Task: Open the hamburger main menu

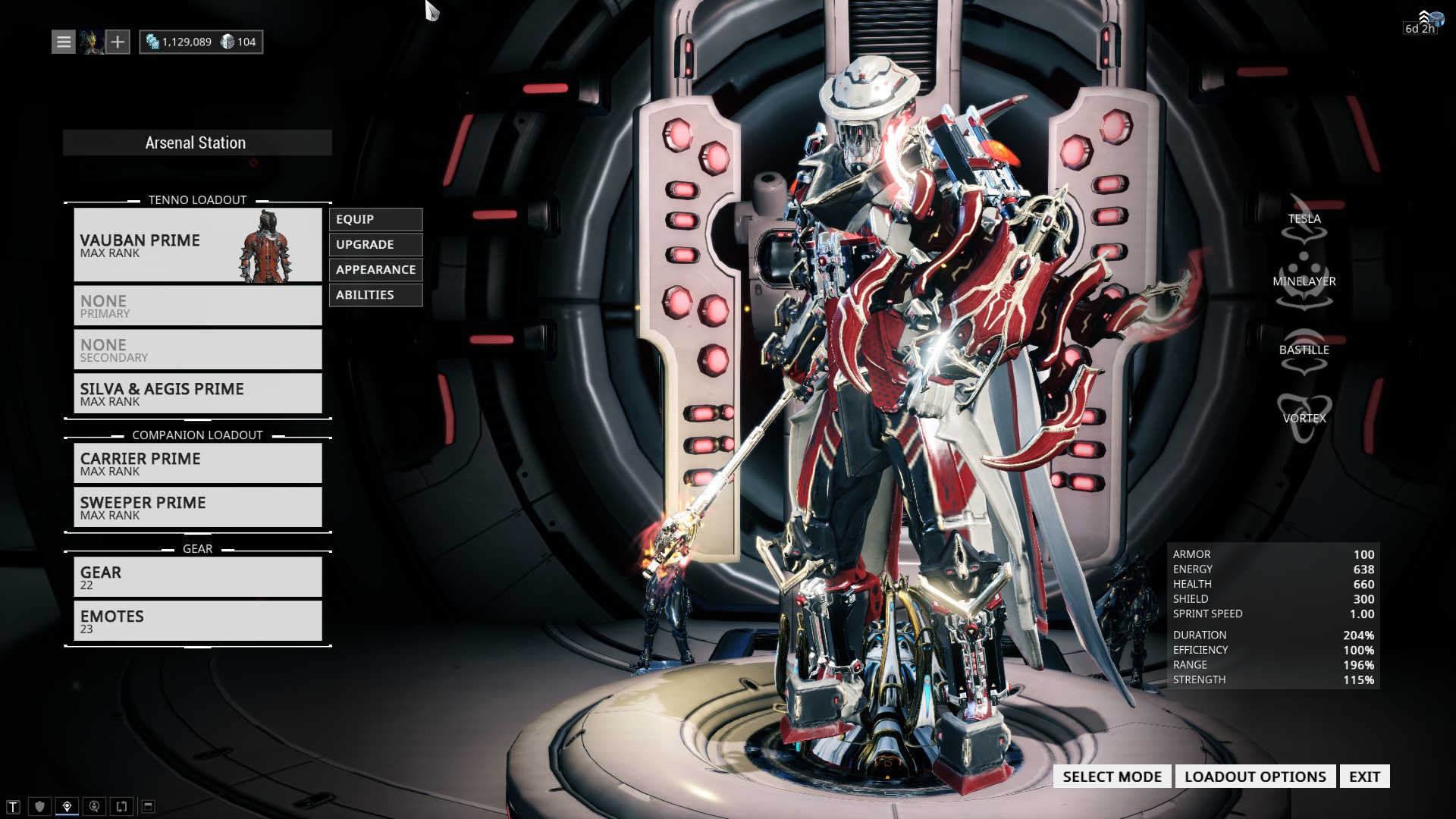Action: [x=64, y=42]
